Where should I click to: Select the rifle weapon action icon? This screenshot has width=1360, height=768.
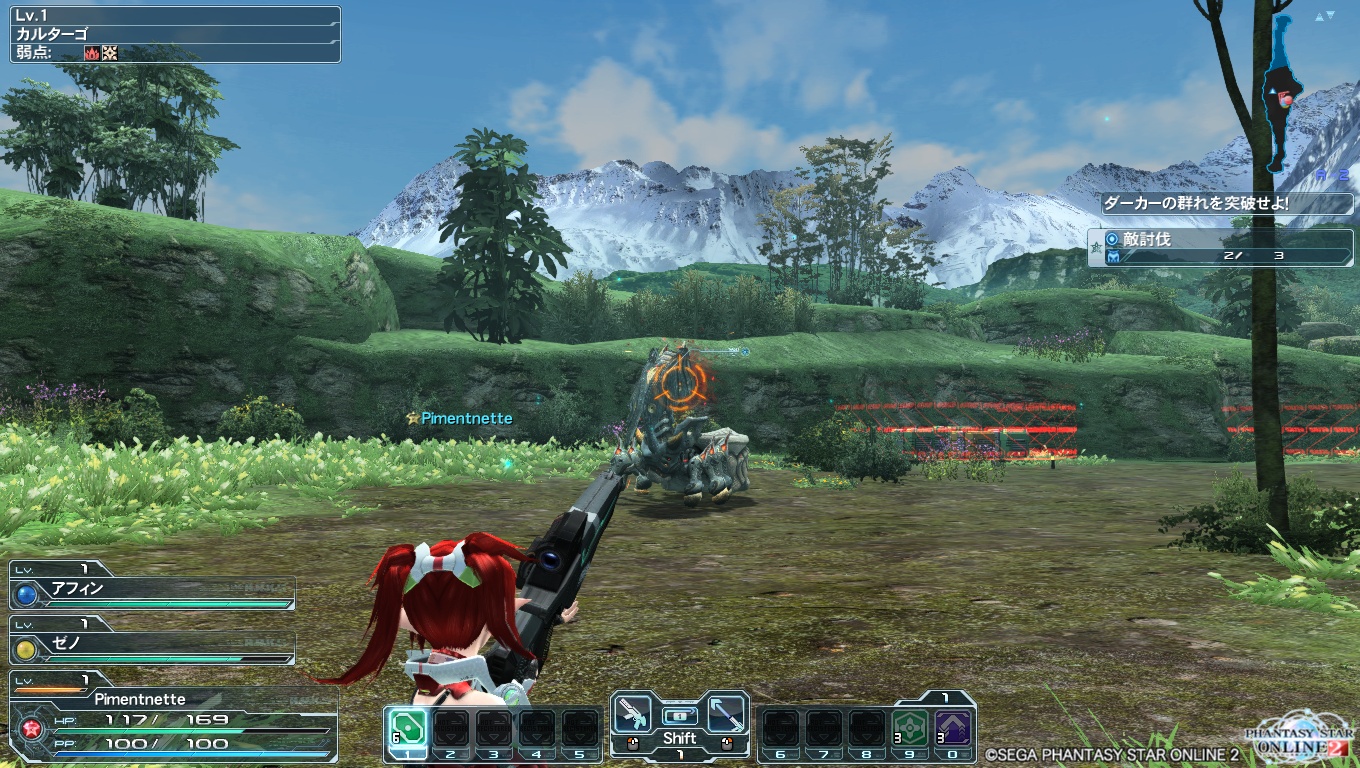(x=632, y=712)
